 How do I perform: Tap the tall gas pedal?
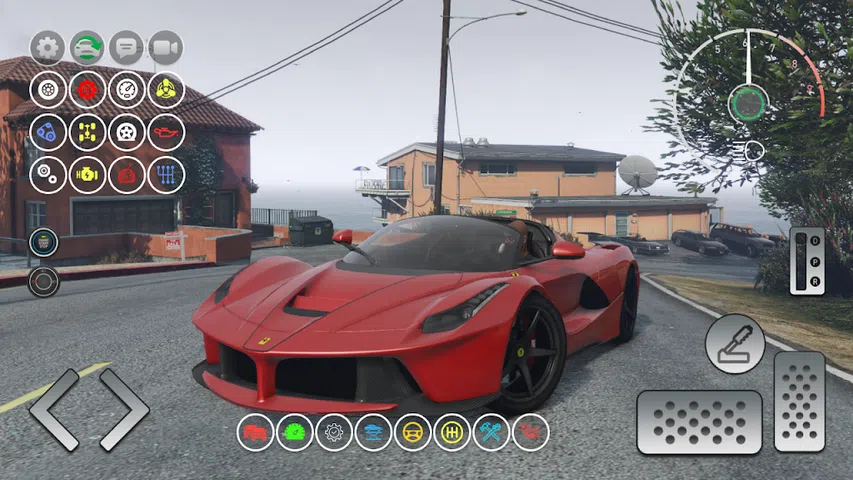[x=799, y=401]
